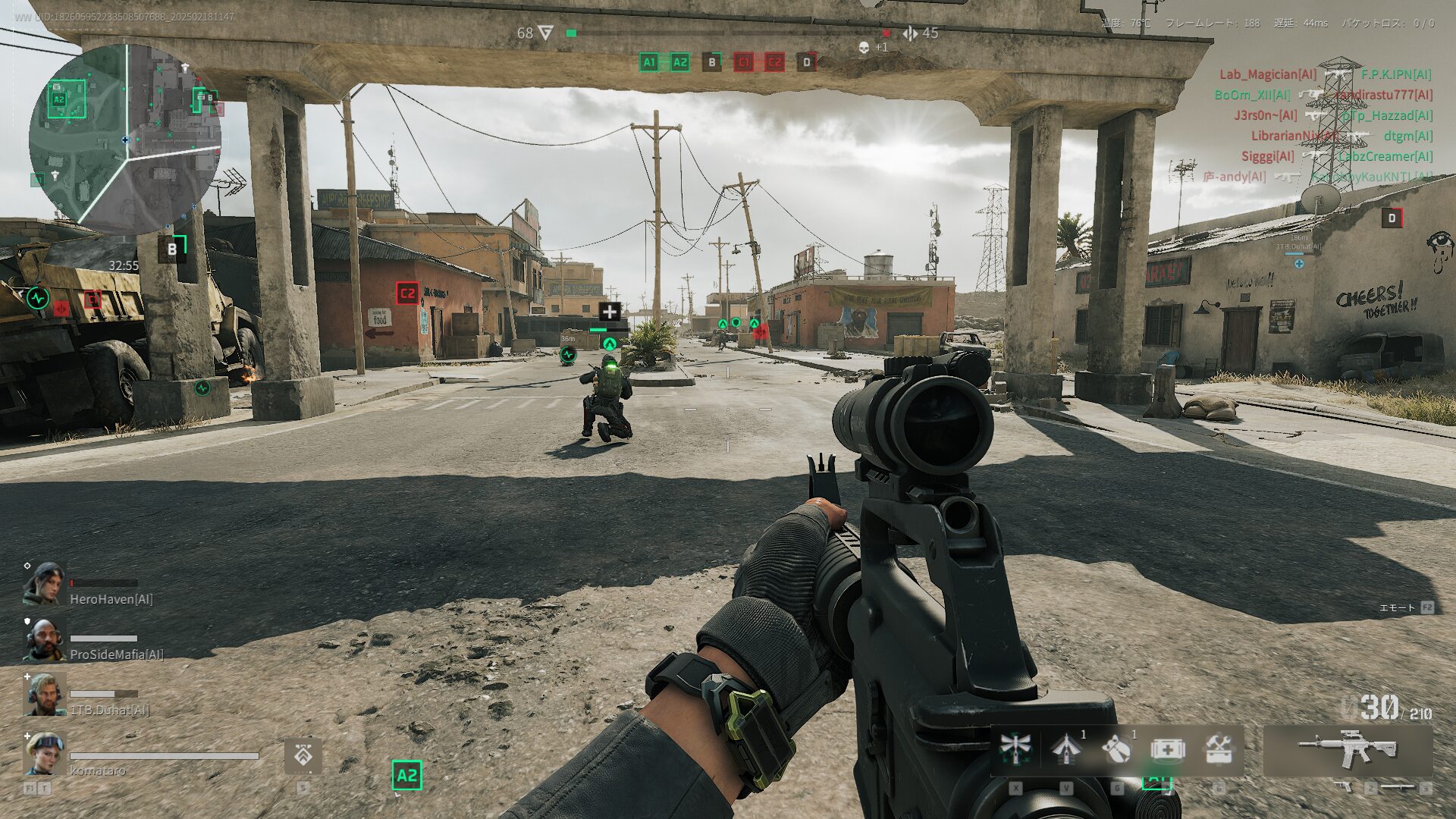Select the assault rifle weapon slot

coord(1348,749)
